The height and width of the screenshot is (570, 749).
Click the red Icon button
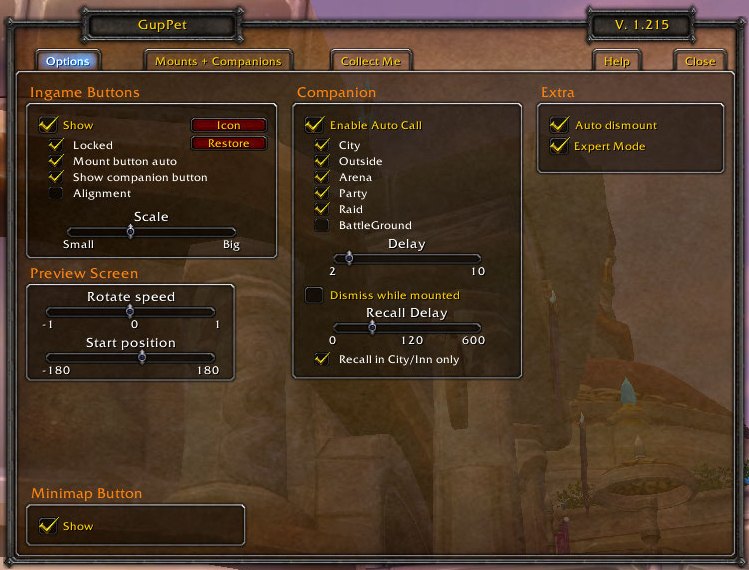tap(229, 125)
